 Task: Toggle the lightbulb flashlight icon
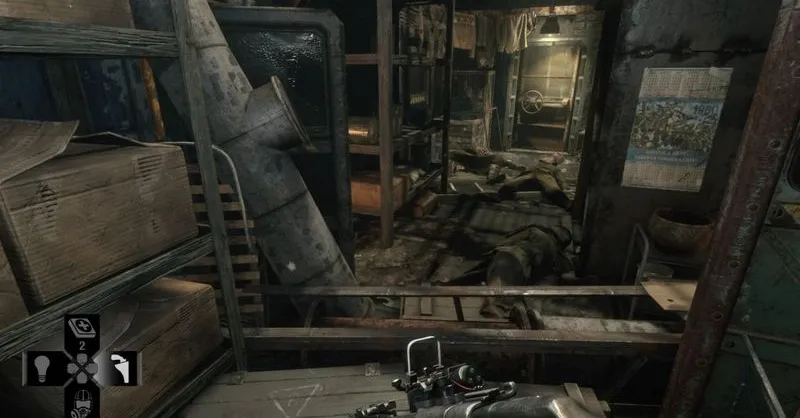[x=41, y=368]
